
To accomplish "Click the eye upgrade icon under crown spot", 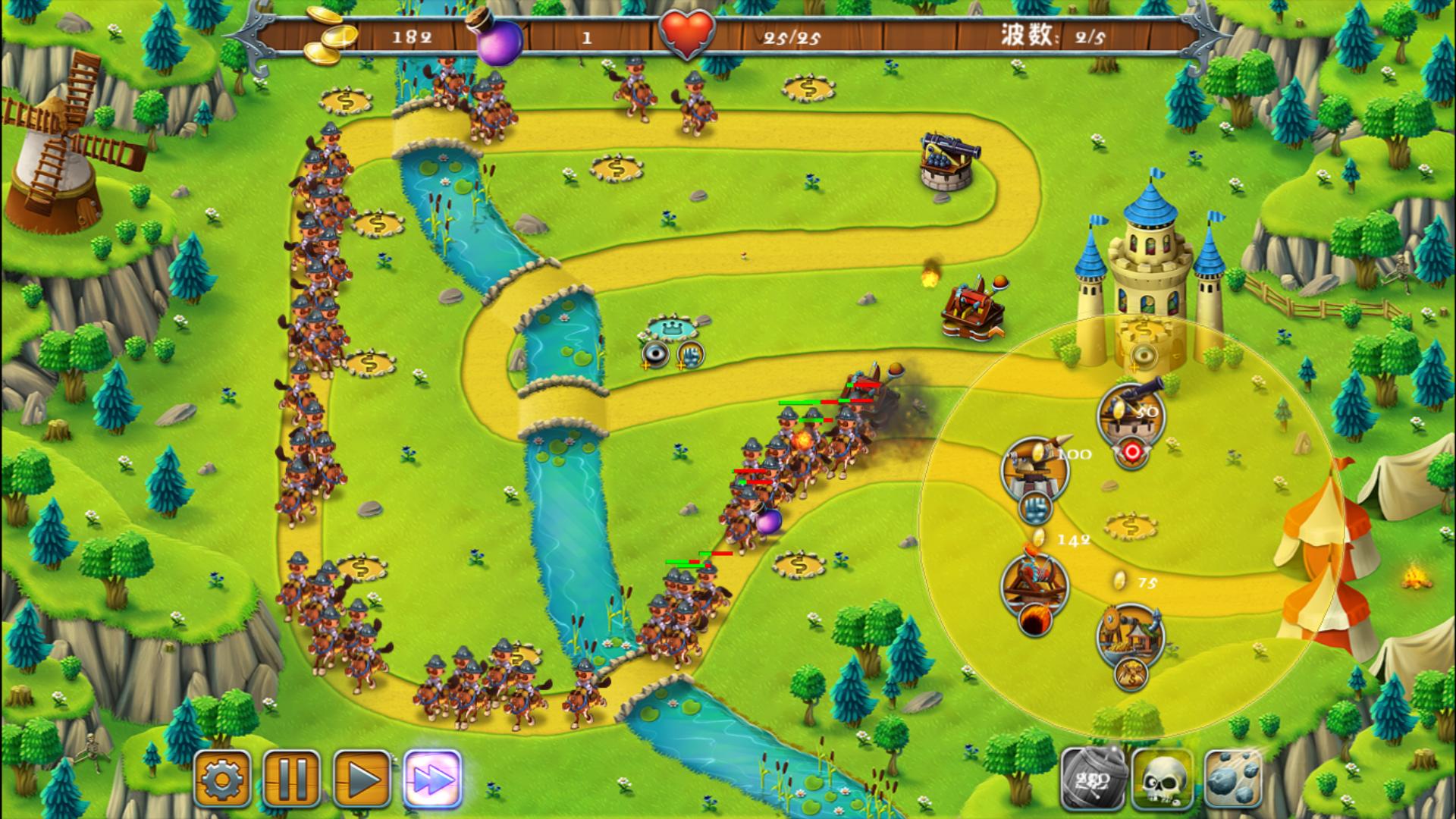I will click(x=655, y=354).
